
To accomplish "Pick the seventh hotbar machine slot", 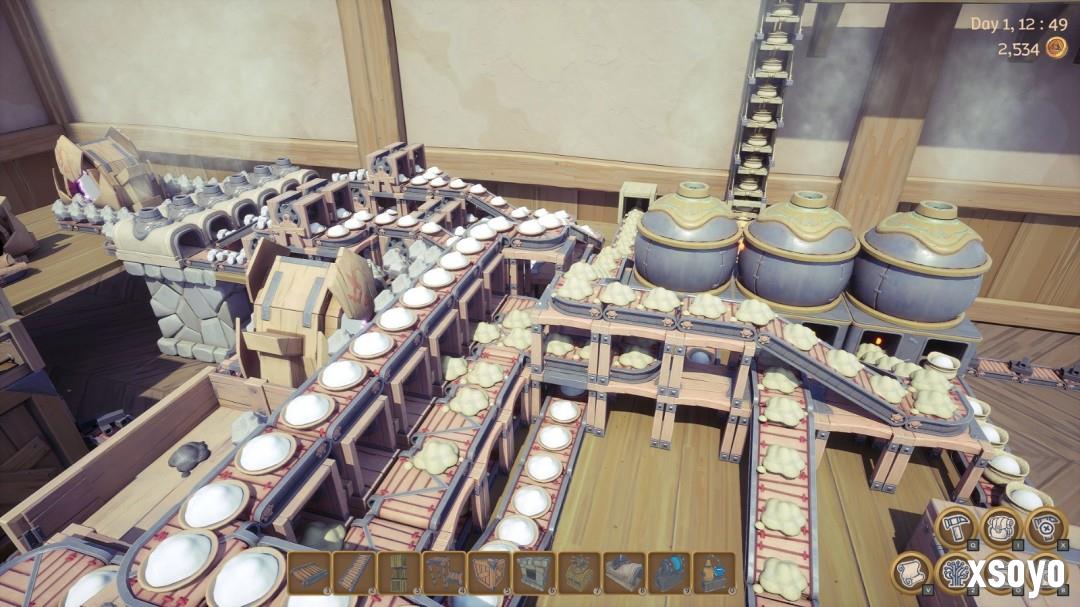I will [x=579, y=573].
